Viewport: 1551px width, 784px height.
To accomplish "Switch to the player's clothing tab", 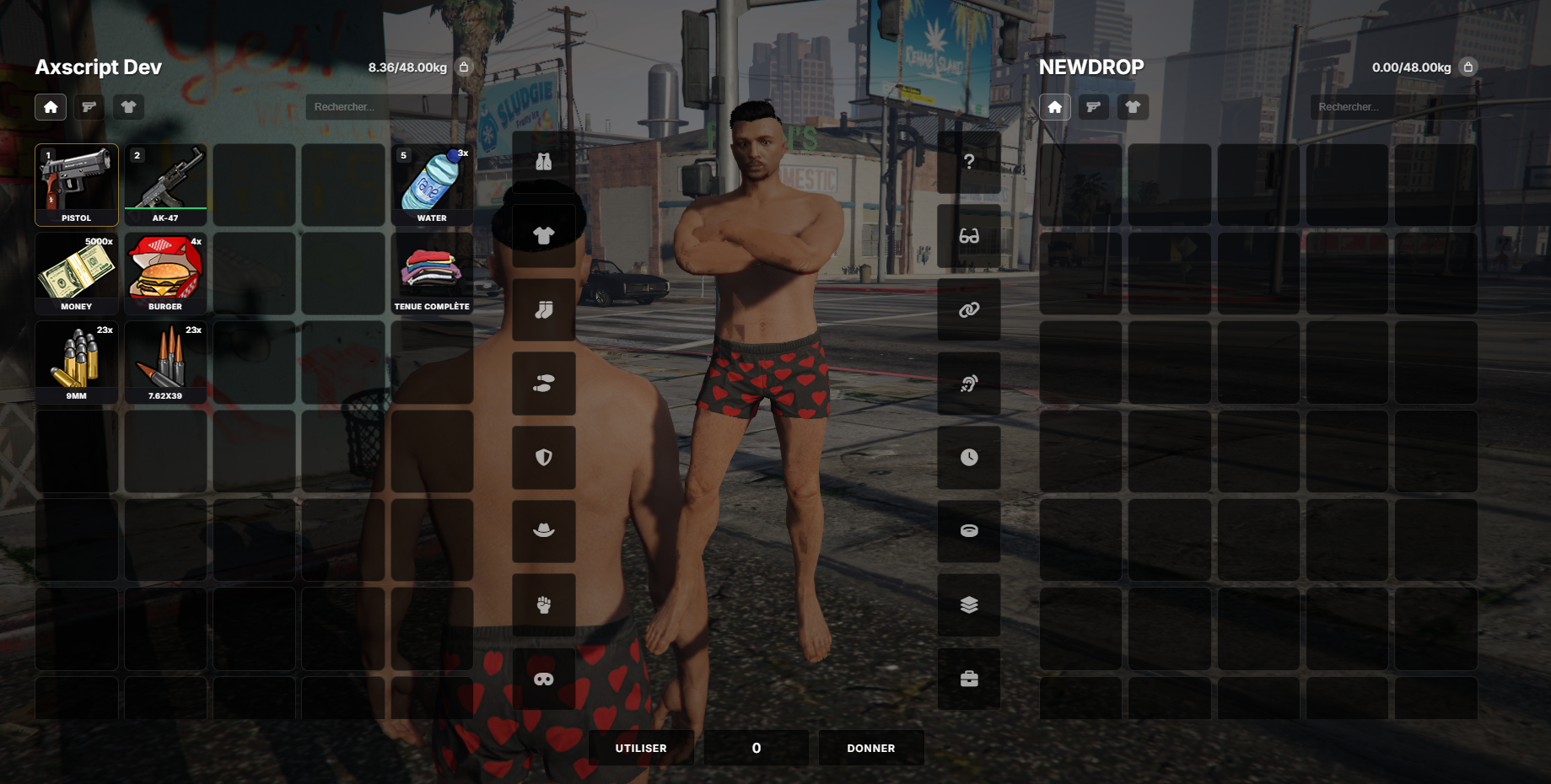I will (128, 107).
